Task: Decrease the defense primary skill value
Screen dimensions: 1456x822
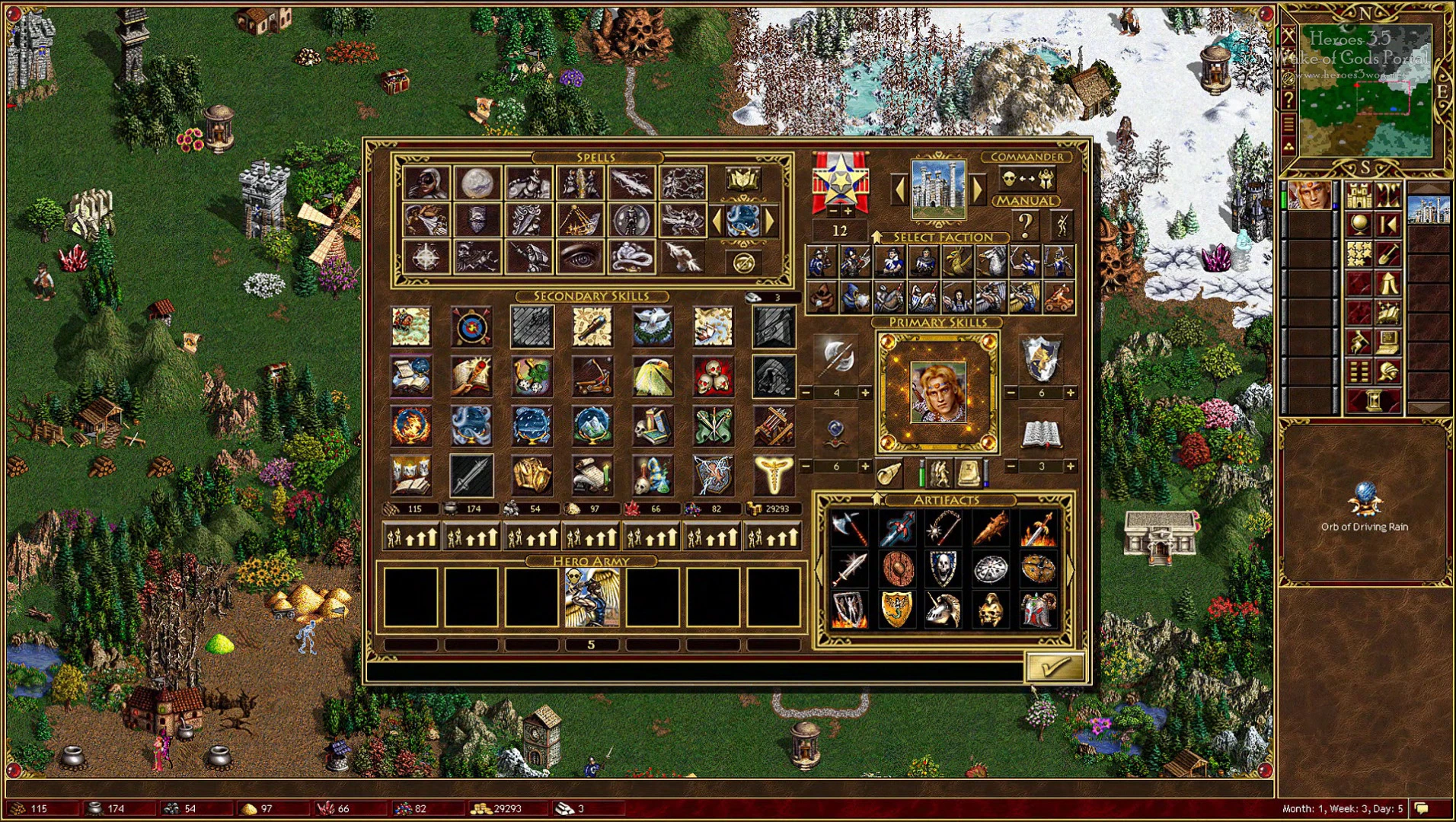Action: point(1011,393)
